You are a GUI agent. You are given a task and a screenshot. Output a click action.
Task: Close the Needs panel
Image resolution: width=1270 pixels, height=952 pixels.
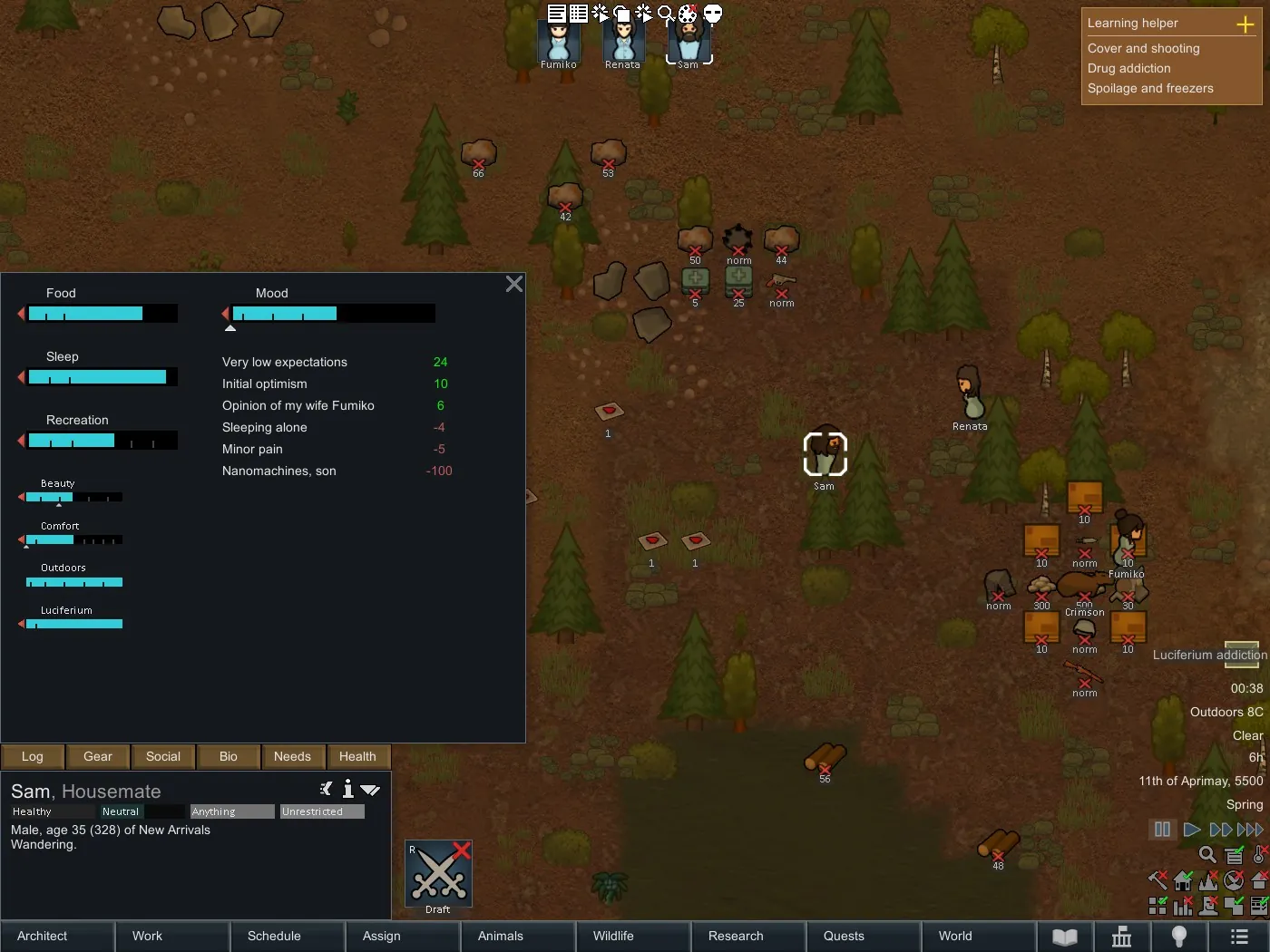(x=514, y=285)
